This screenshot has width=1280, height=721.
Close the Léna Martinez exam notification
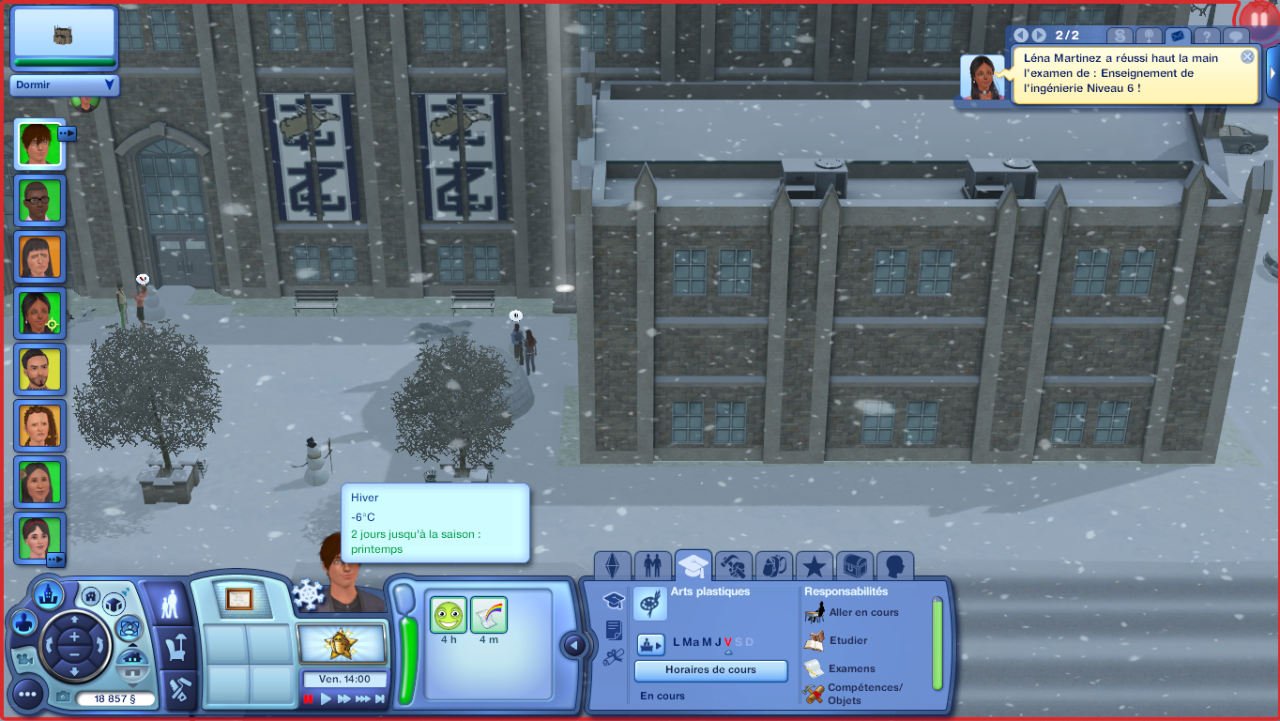(x=1247, y=57)
